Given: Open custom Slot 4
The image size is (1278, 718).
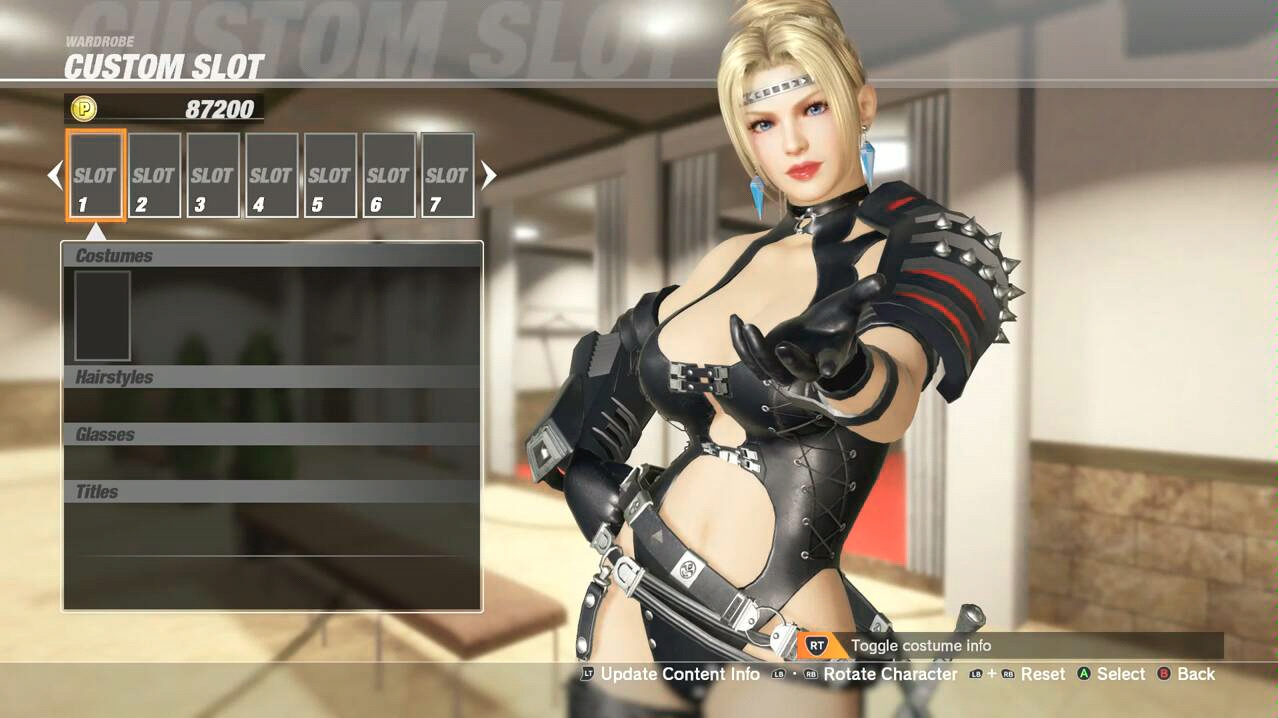Looking at the screenshot, I should [271, 175].
